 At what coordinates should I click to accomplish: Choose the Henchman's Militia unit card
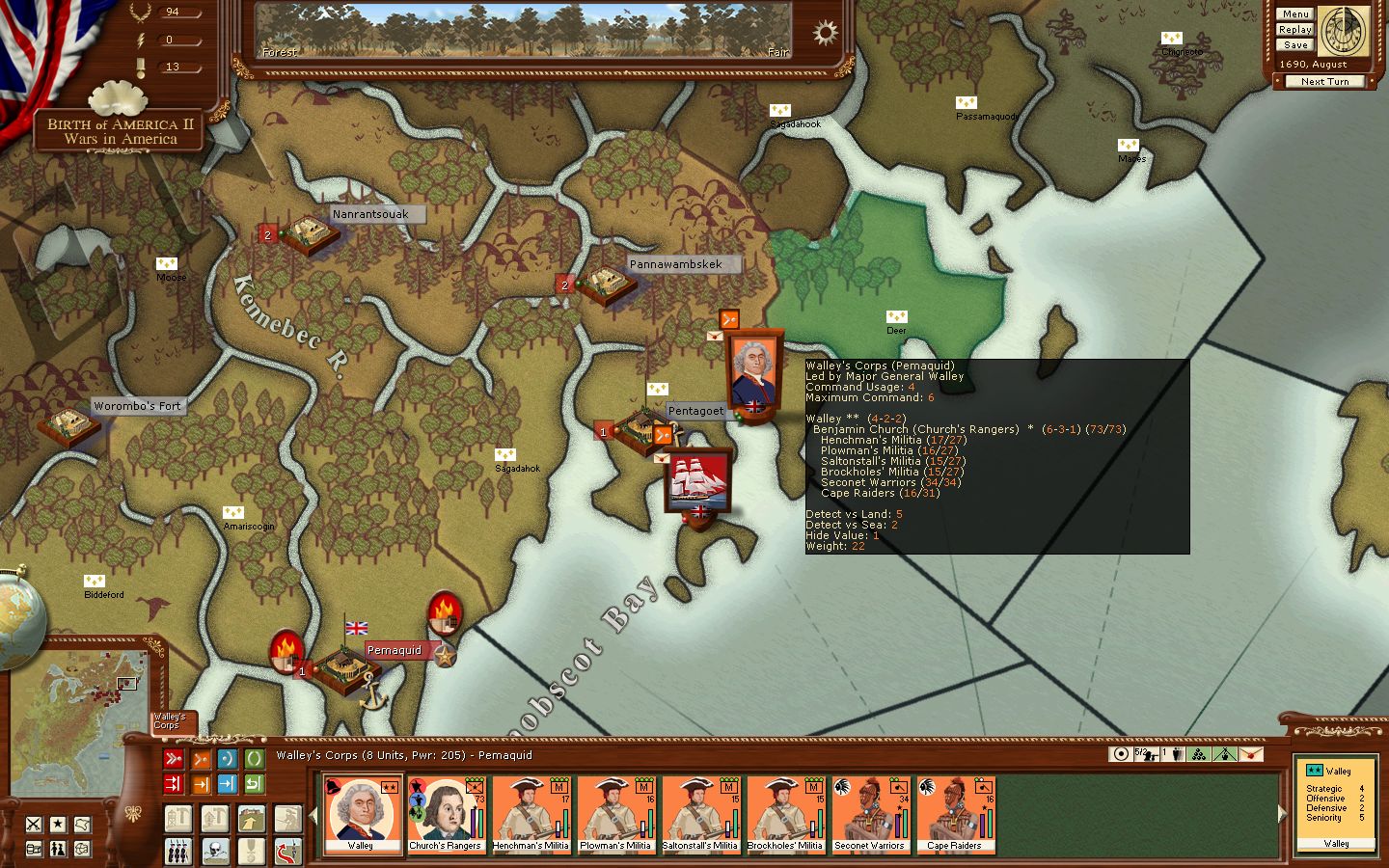531,815
